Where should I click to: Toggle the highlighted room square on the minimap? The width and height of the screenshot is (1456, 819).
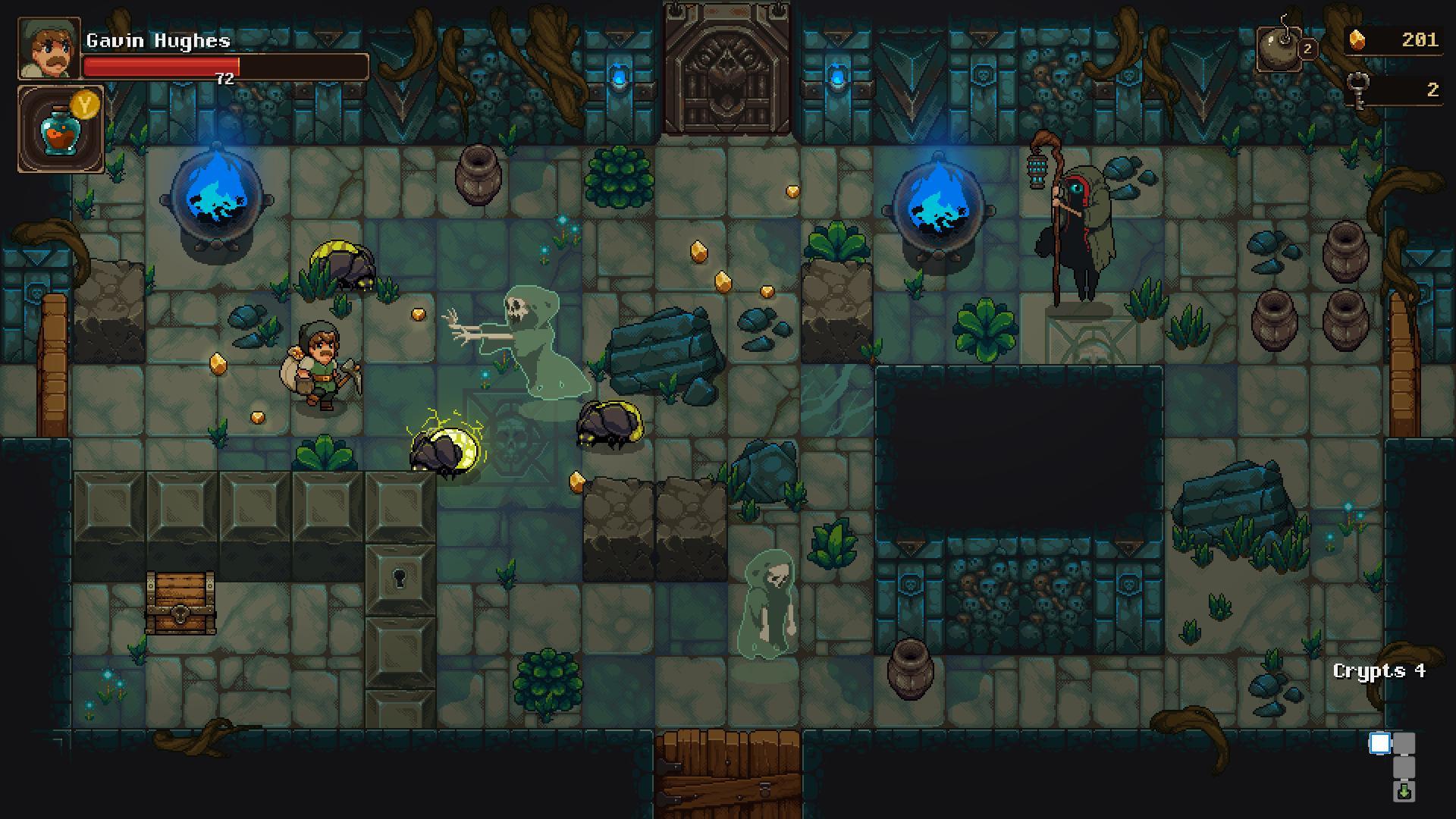point(1380,744)
